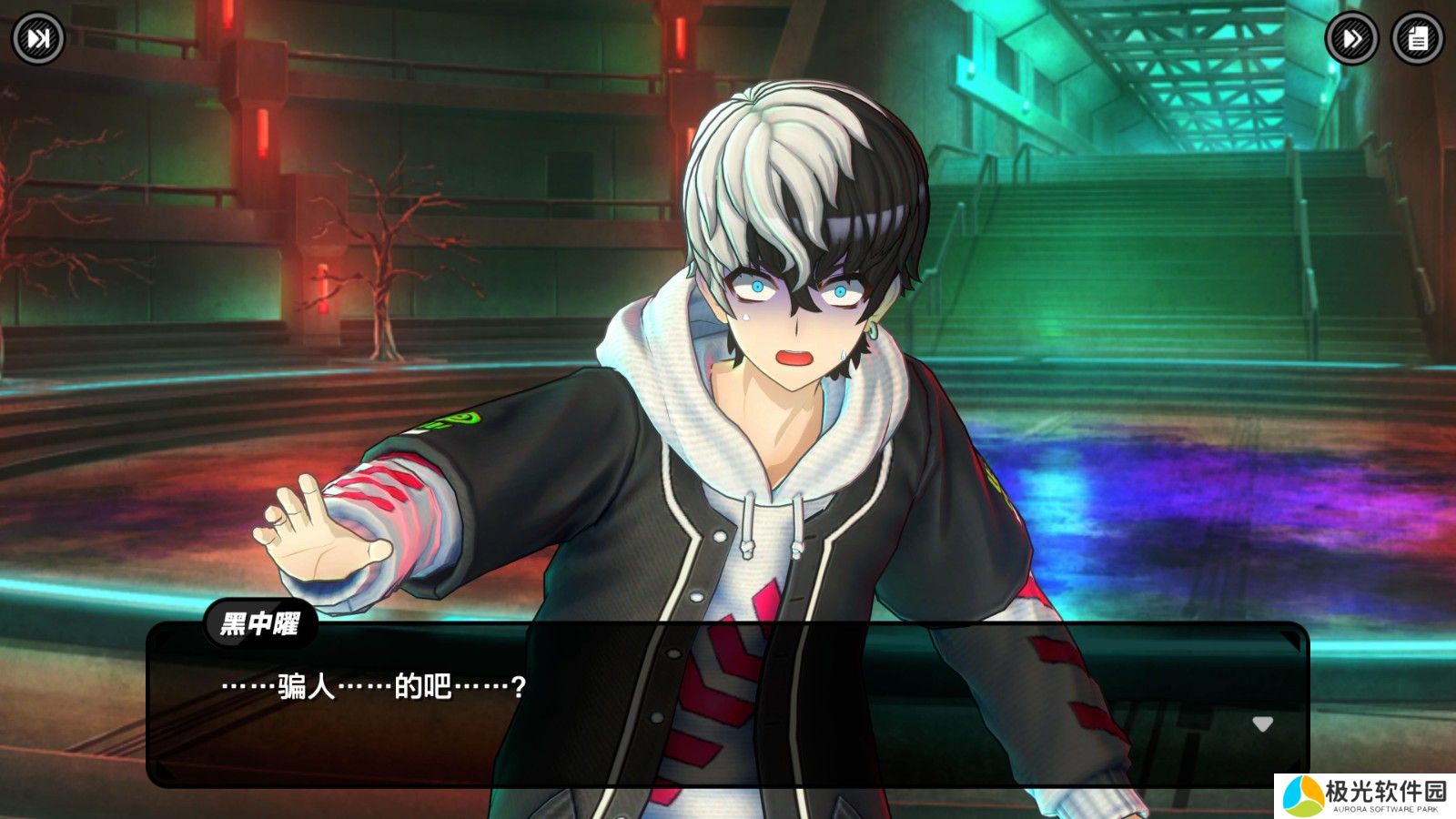Toggle auto fast-forward for dialogue
Screen dimensions: 1456x819
[x=1351, y=38]
